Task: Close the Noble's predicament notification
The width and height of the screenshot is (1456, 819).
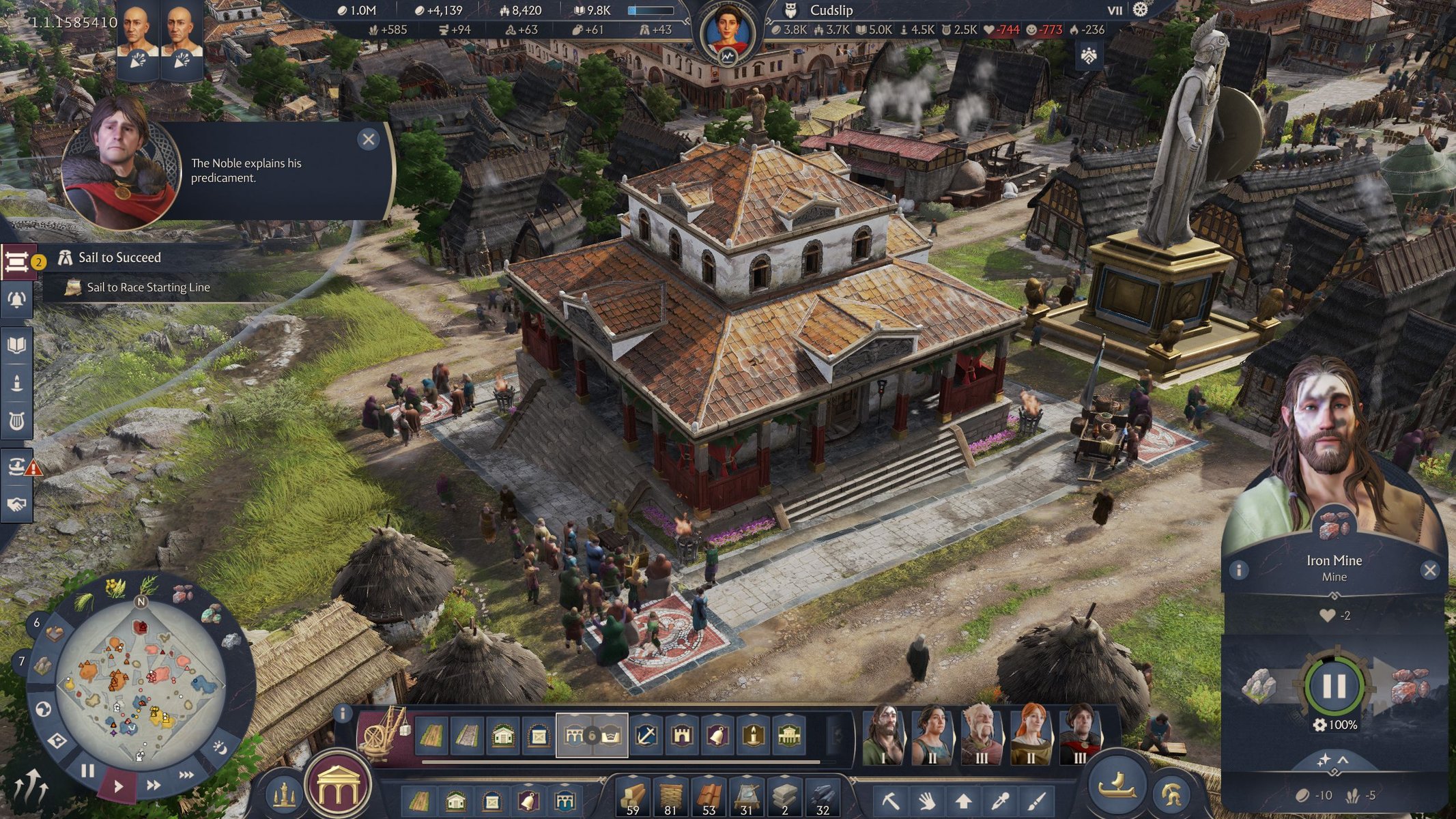Action: coord(369,140)
